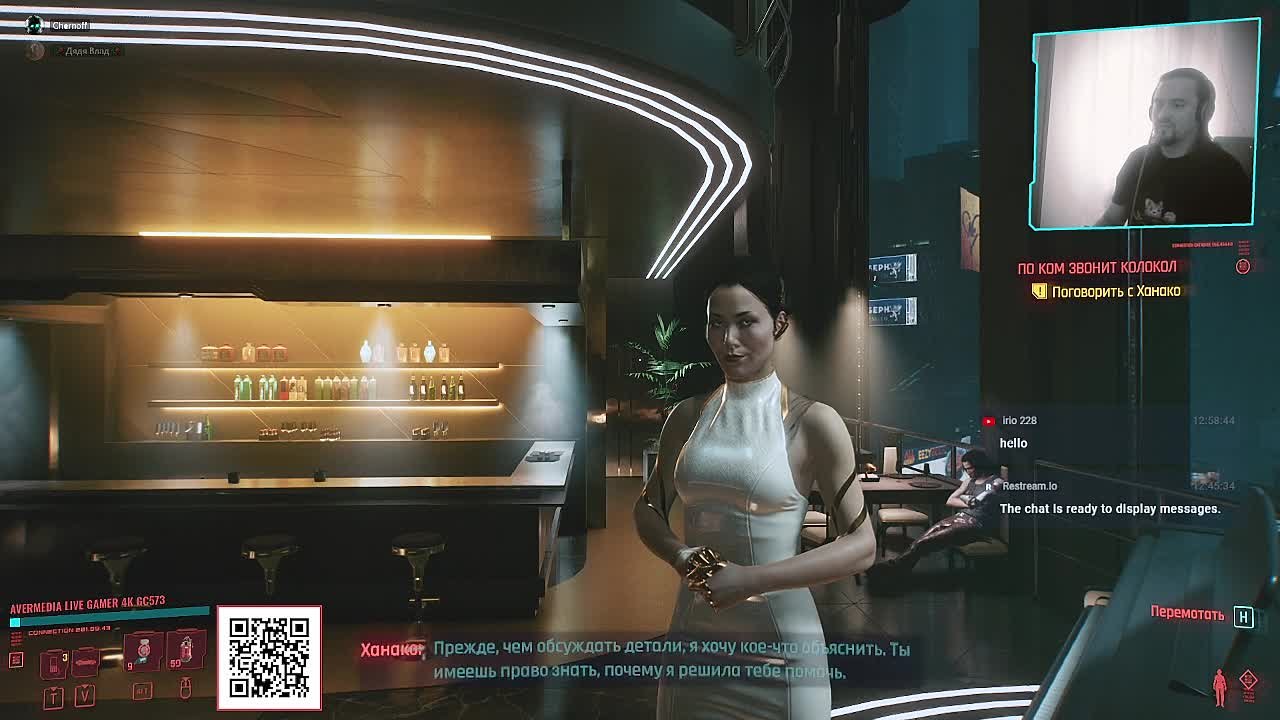This screenshot has height=720, width=1280.
Task: Select the mouse control hint icon
Action: (186, 689)
